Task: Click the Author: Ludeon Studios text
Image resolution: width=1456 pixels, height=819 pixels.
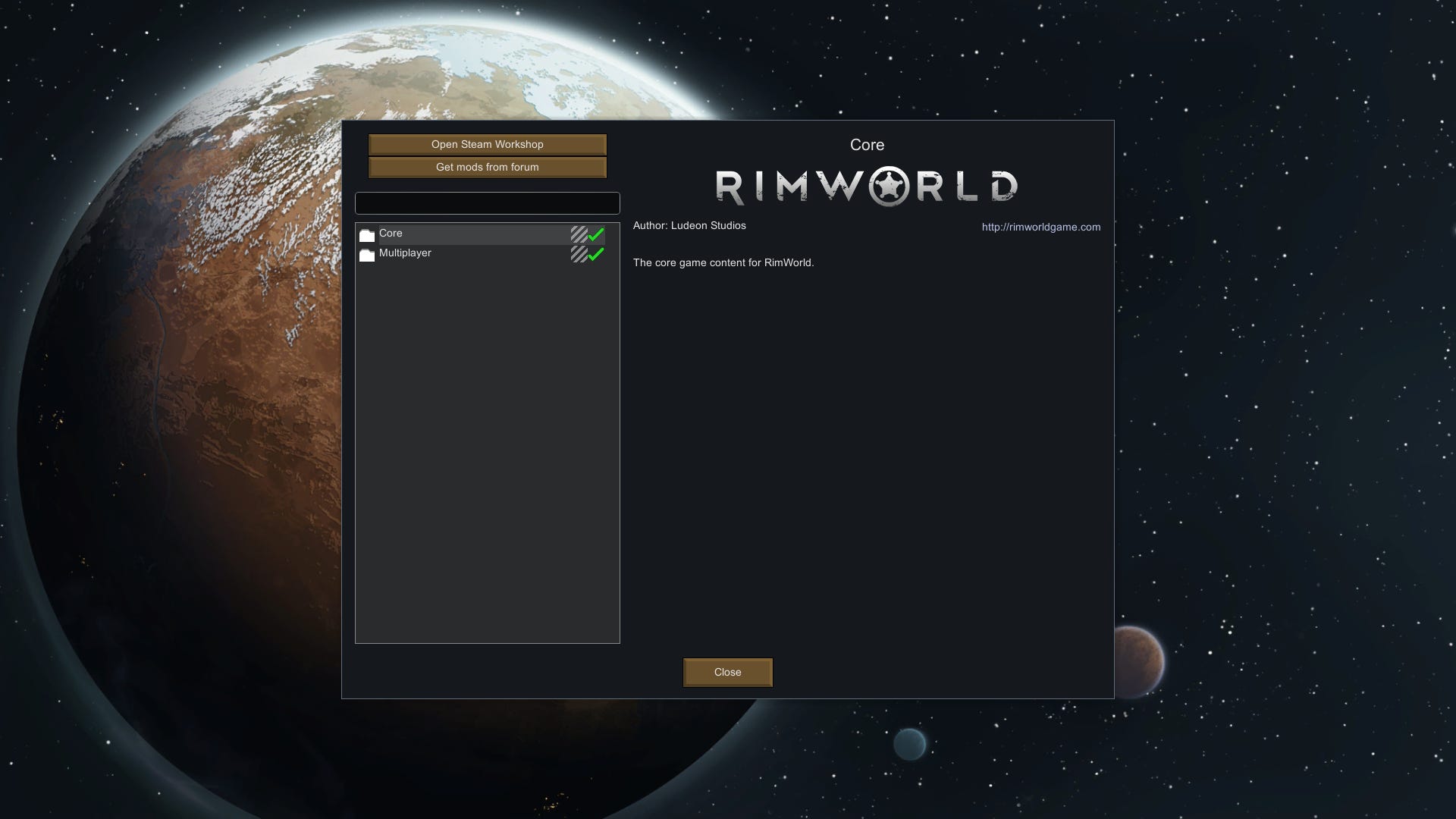Action: tap(689, 225)
